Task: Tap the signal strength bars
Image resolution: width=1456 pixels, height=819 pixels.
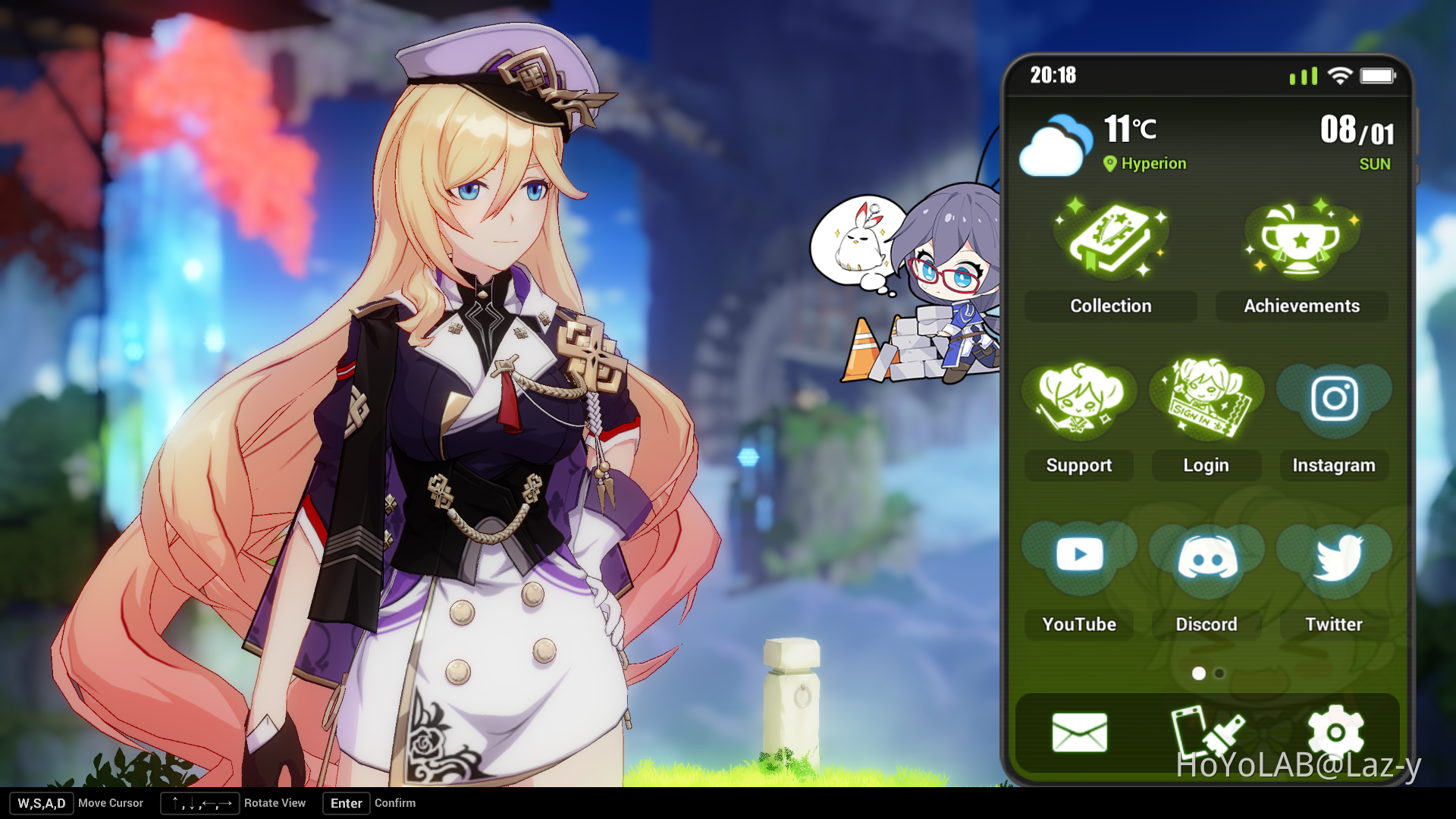Action: [1303, 75]
